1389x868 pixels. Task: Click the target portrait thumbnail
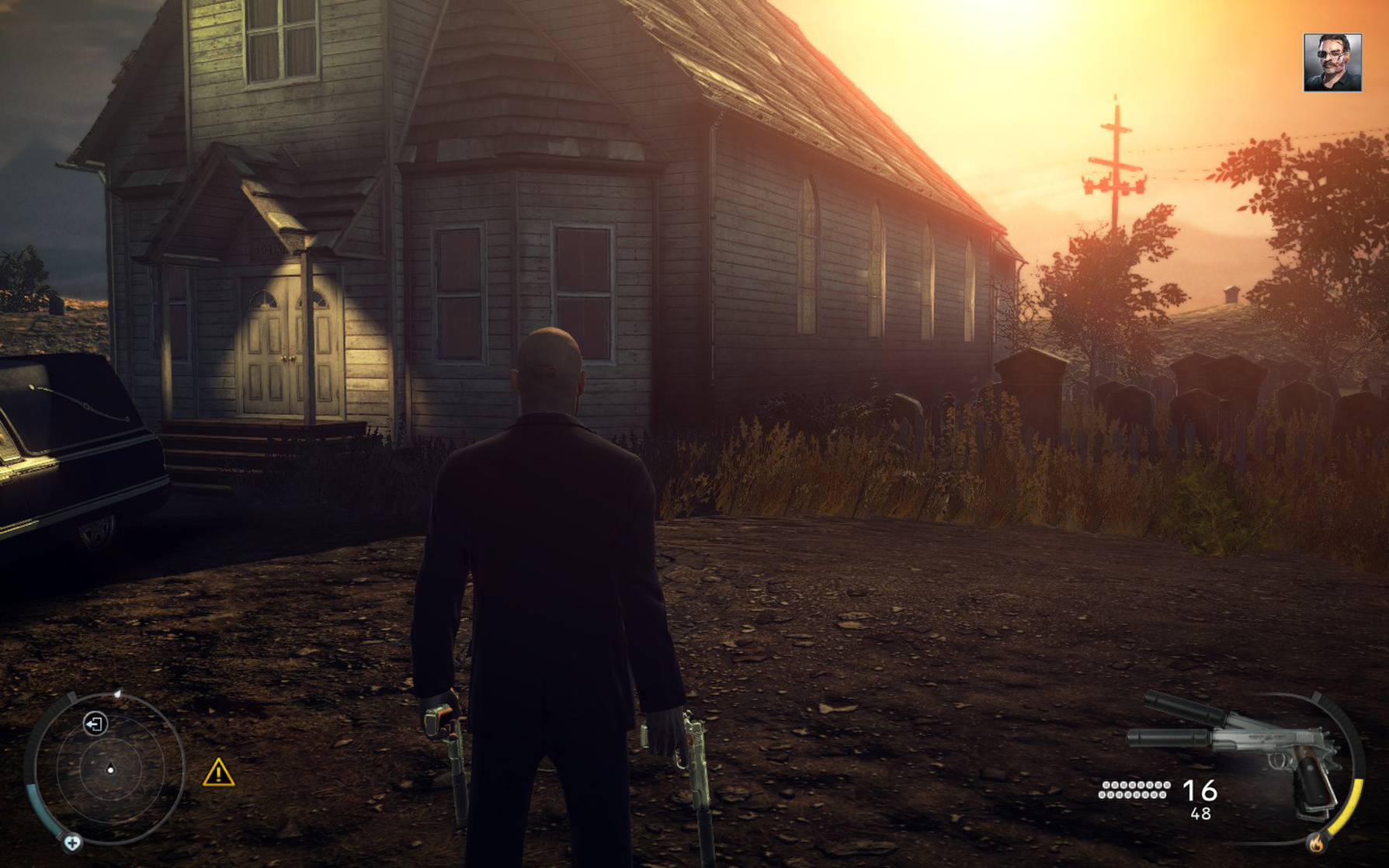tap(1332, 62)
